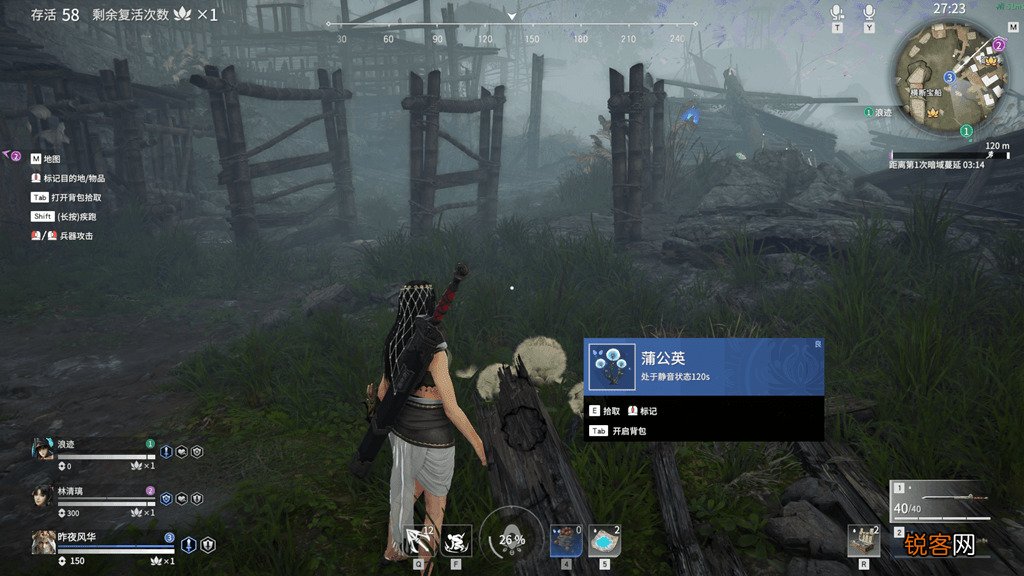Toggle the microphone icon above the Y label

(869, 12)
